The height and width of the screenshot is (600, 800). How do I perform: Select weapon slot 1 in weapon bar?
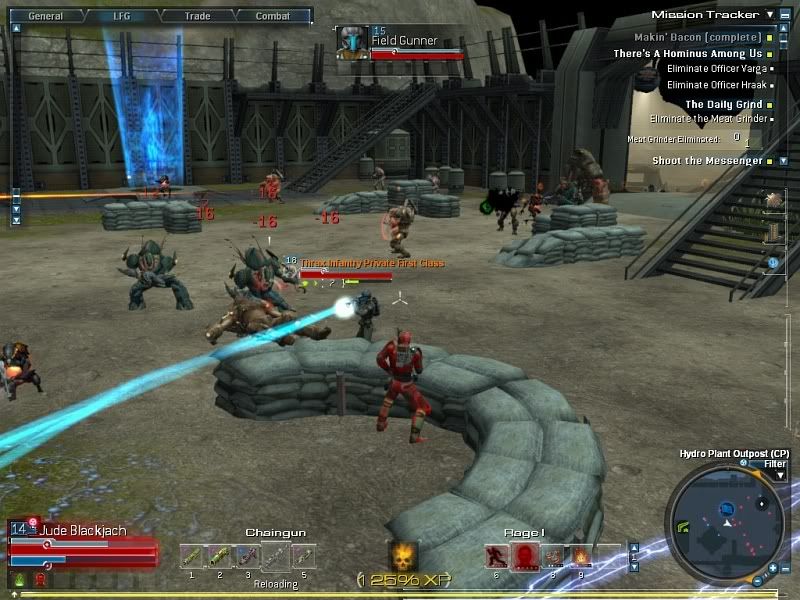191,555
